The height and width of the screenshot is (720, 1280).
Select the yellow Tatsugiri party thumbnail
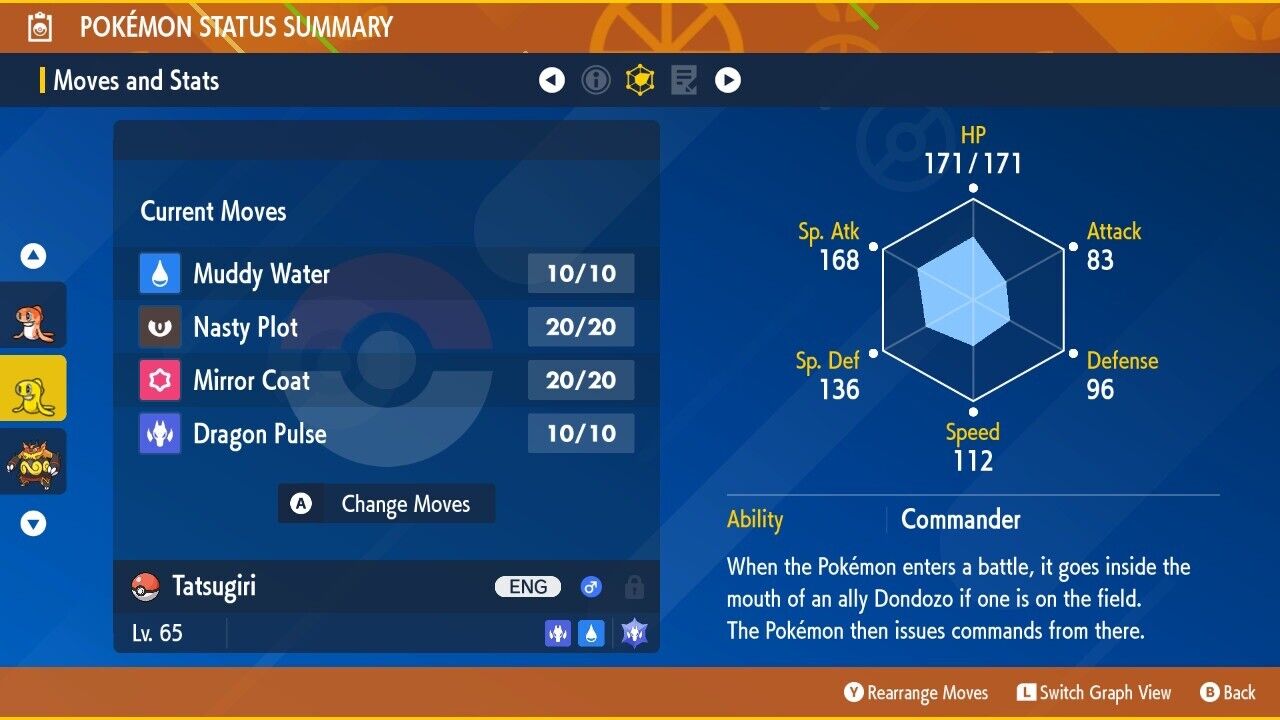pyautogui.click(x=33, y=389)
